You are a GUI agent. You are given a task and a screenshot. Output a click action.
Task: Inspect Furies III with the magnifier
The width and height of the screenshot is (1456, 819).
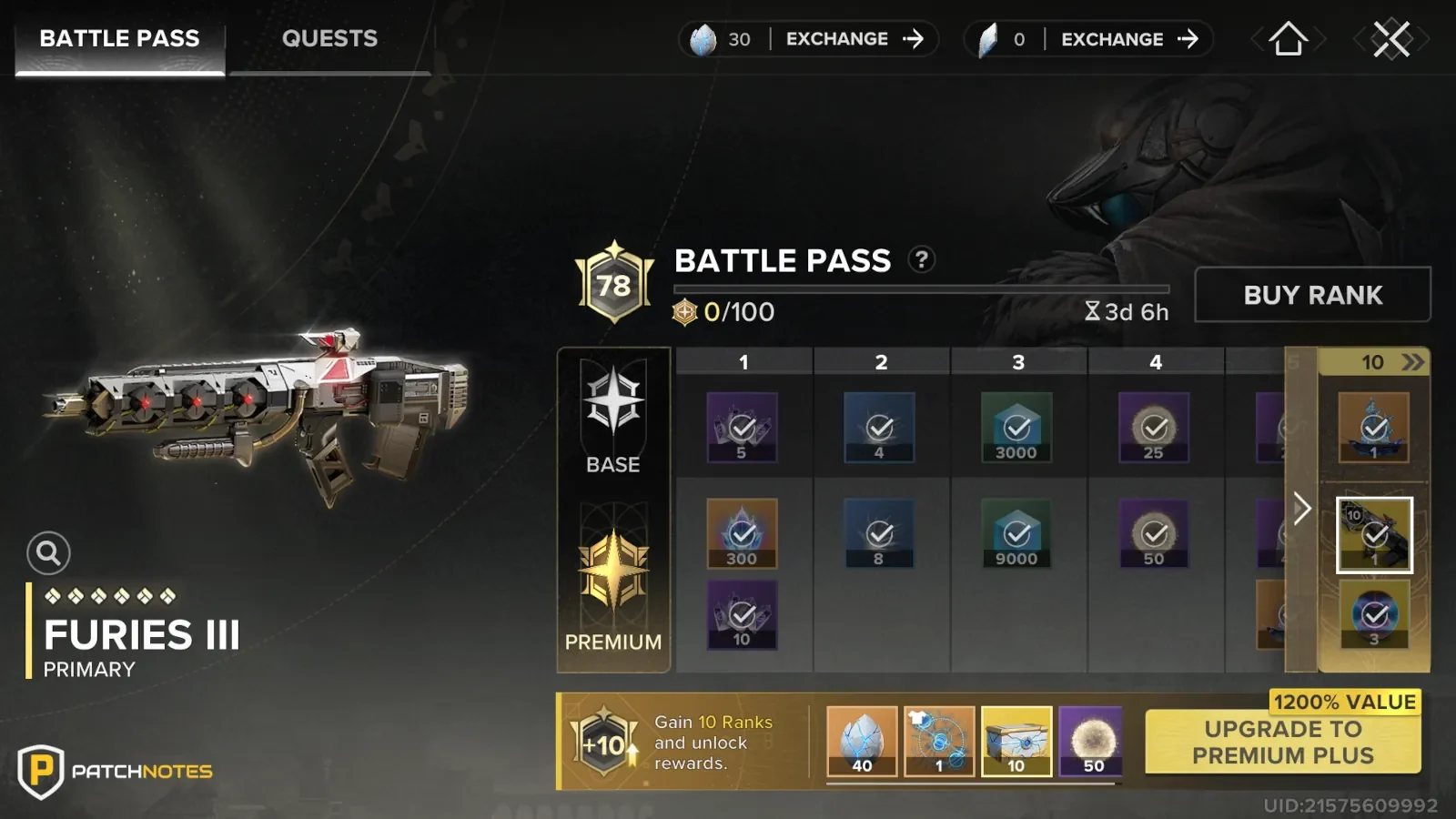click(x=48, y=552)
